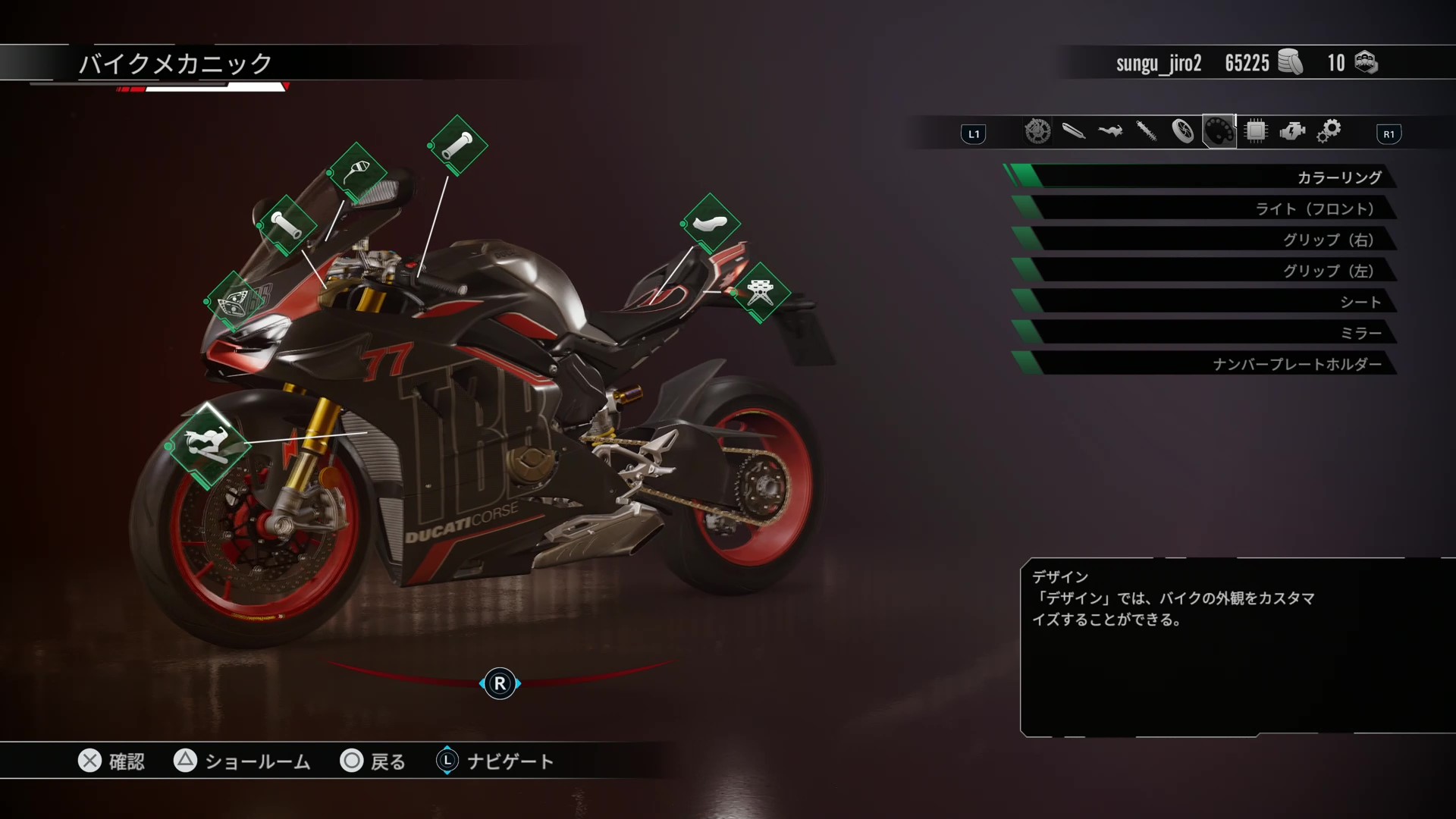Select the paint palette design tab
Image resolution: width=1456 pixels, height=819 pixels.
tap(1219, 132)
